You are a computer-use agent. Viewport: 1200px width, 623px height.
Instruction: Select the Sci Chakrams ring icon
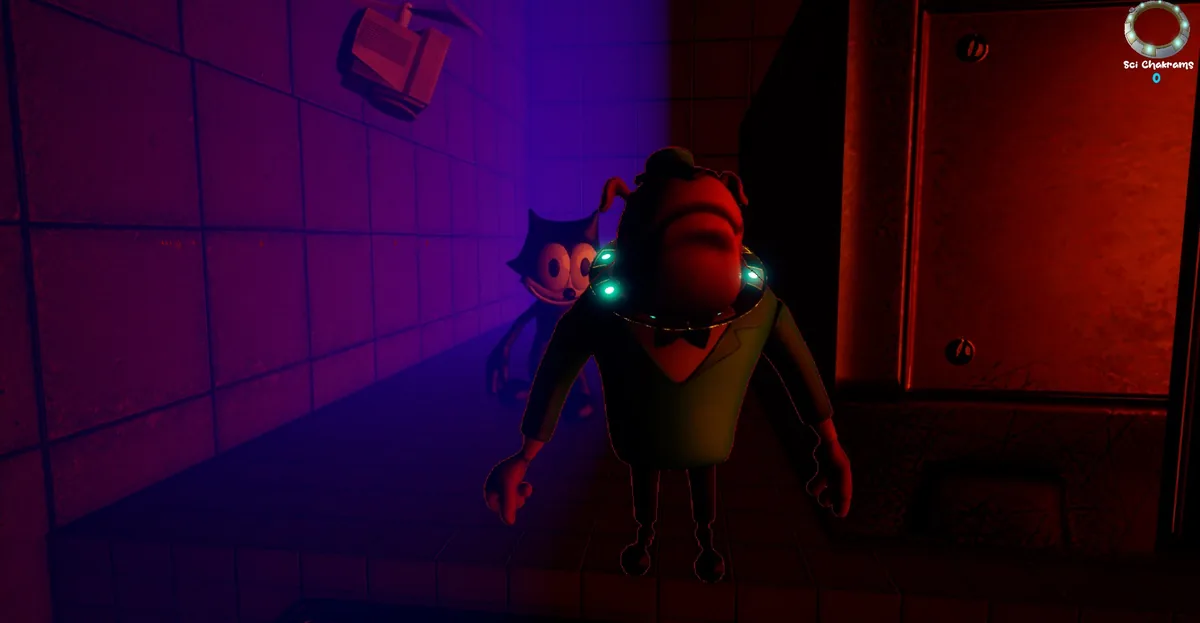tap(1157, 30)
